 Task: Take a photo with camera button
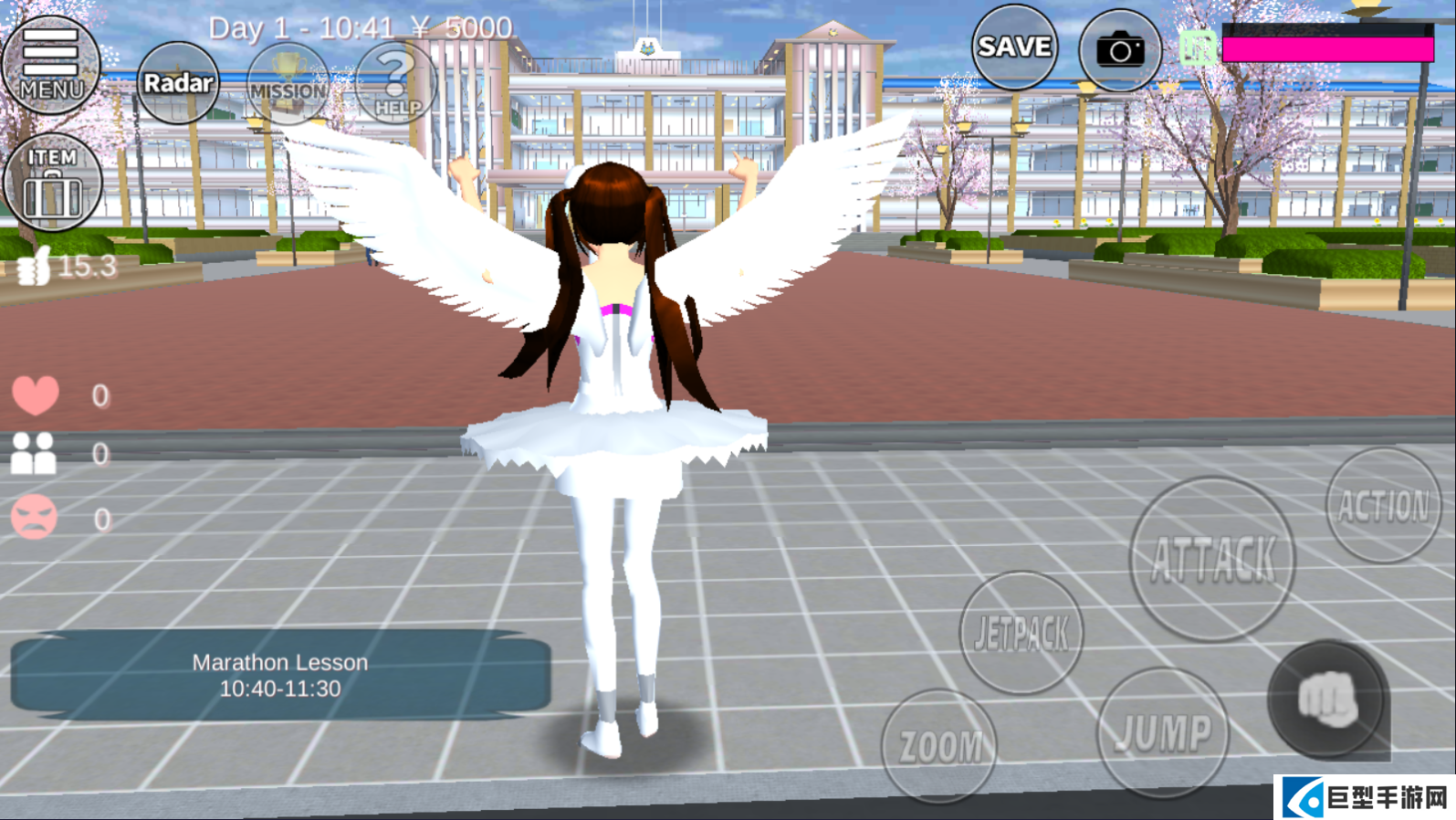(x=1120, y=49)
